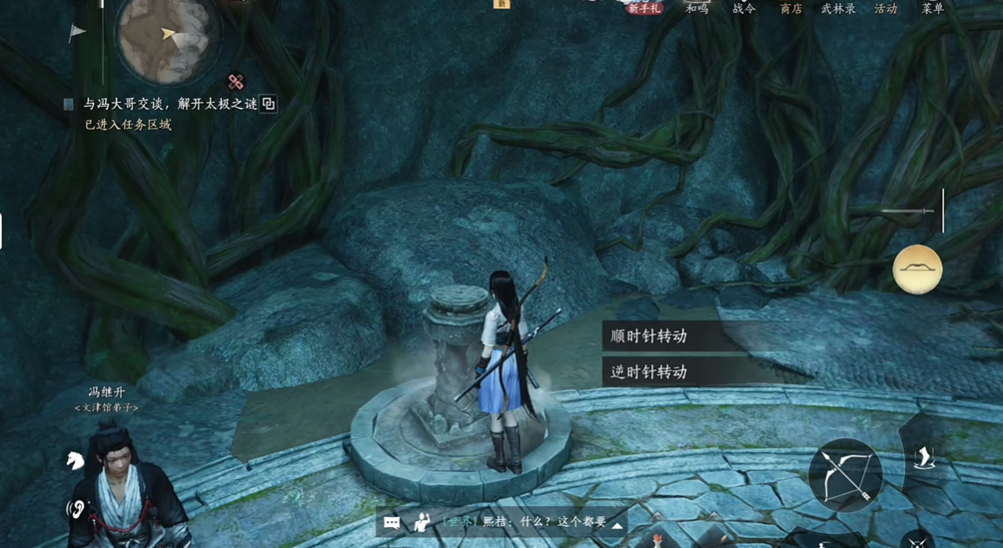Screen dimensions: 1003x548
Task: Activate the bow and arrow attack button
Action: click(x=846, y=477)
